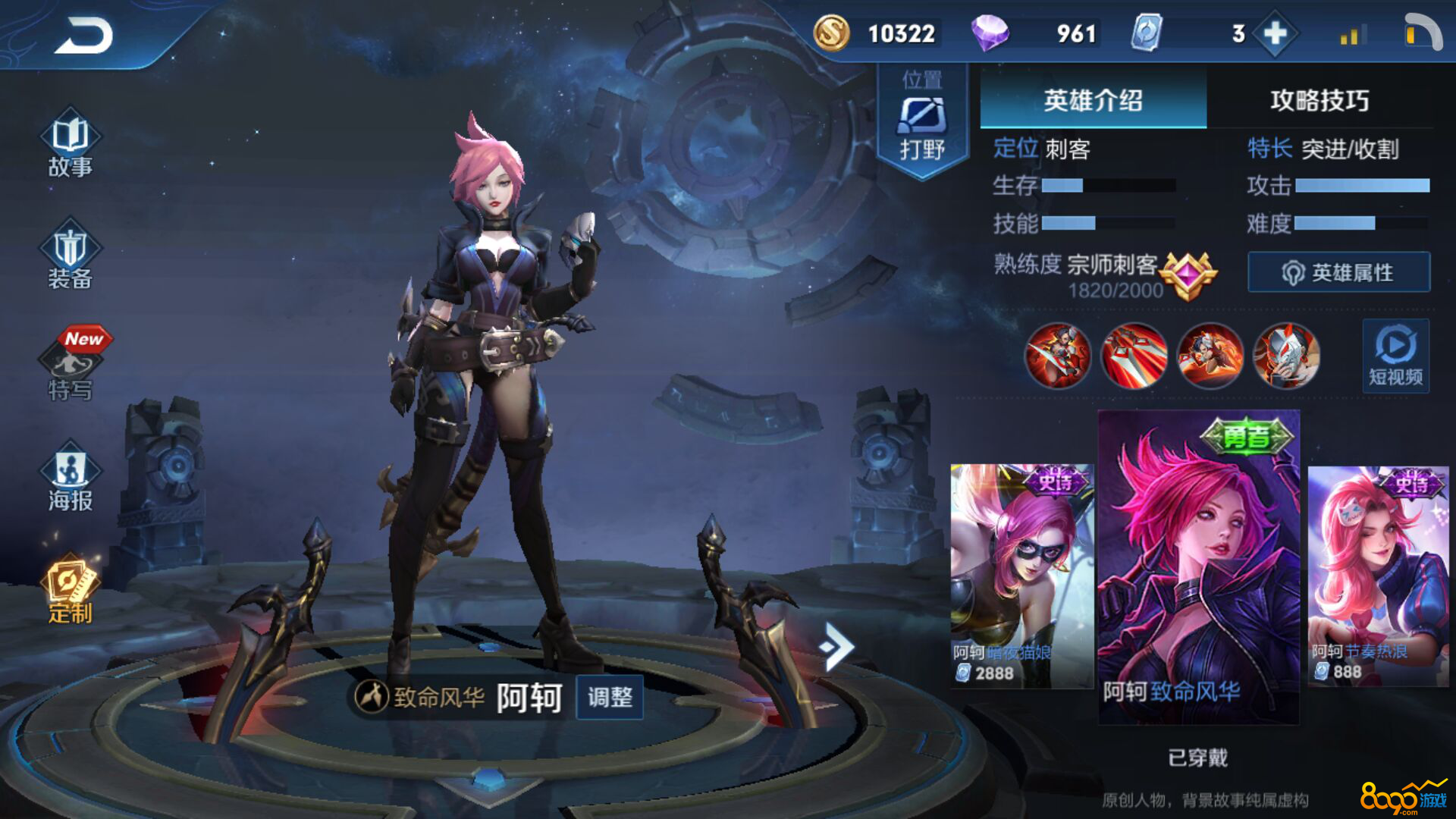Switch to the 攻略技巧 tab

click(1319, 100)
